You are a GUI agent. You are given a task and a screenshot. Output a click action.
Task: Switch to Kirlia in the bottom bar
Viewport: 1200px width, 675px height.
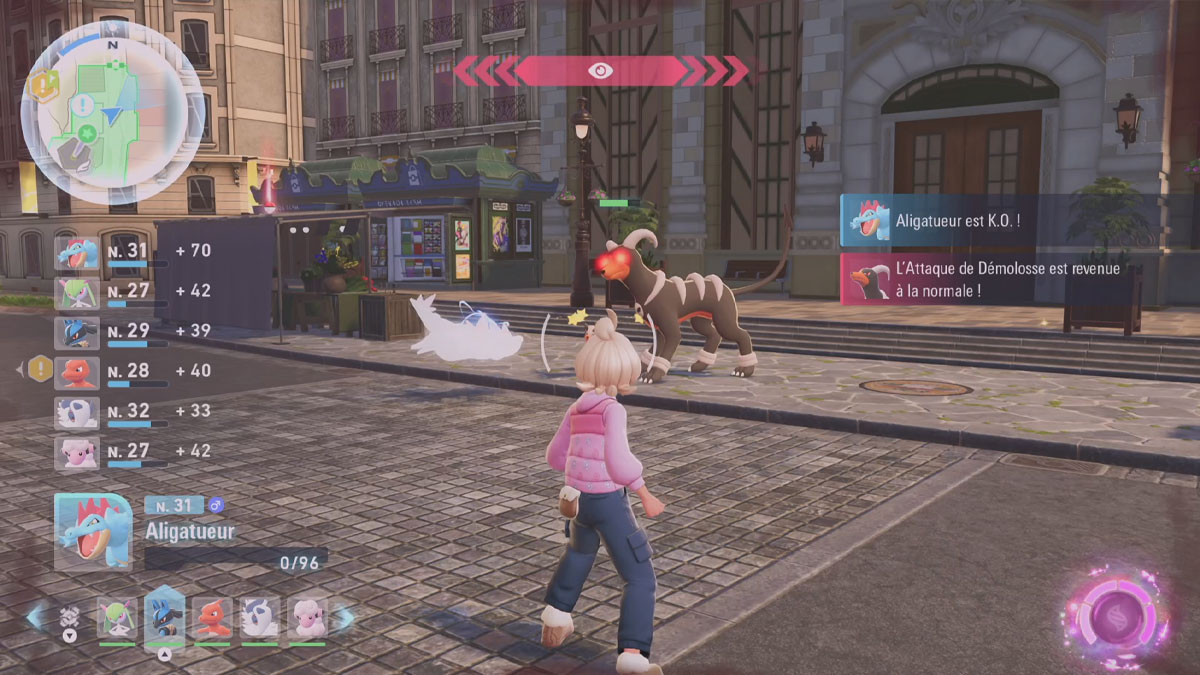click(x=117, y=618)
